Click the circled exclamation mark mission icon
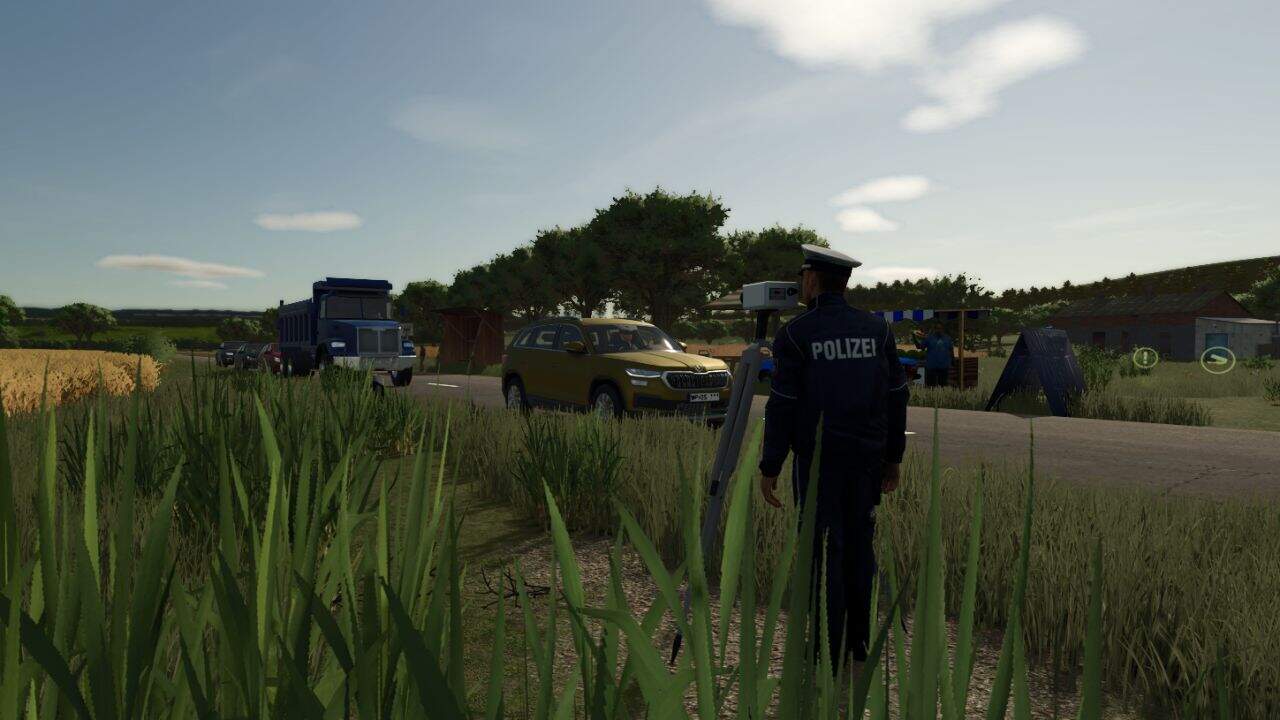The width and height of the screenshot is (1280, 720). tap(1144, 358)
